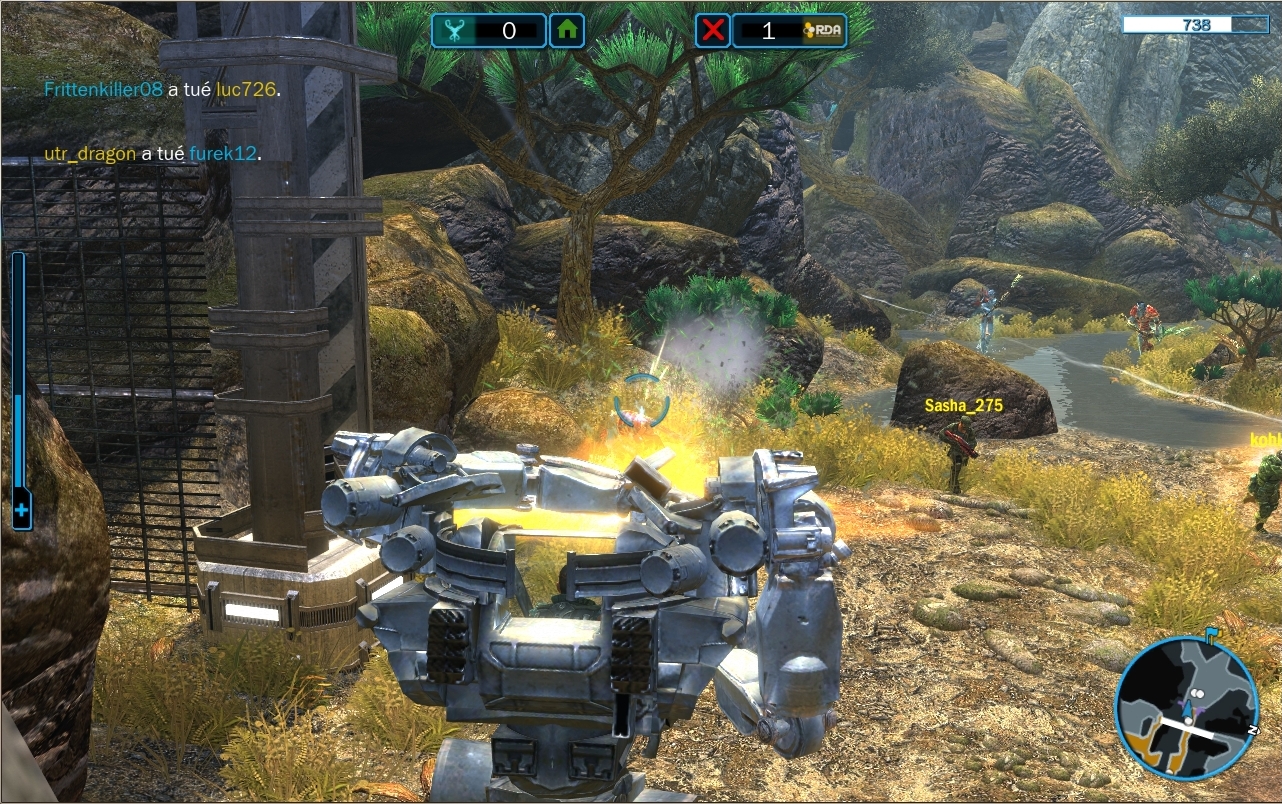This screenshot has width=1282, height=804.
Task: Select utr_dragon in the kill feed
Action: (x=90, y=153)
